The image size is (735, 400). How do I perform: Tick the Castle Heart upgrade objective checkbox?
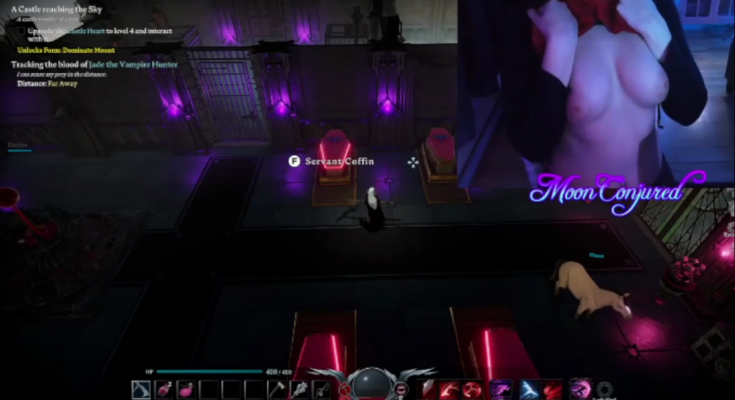[22, 31]
